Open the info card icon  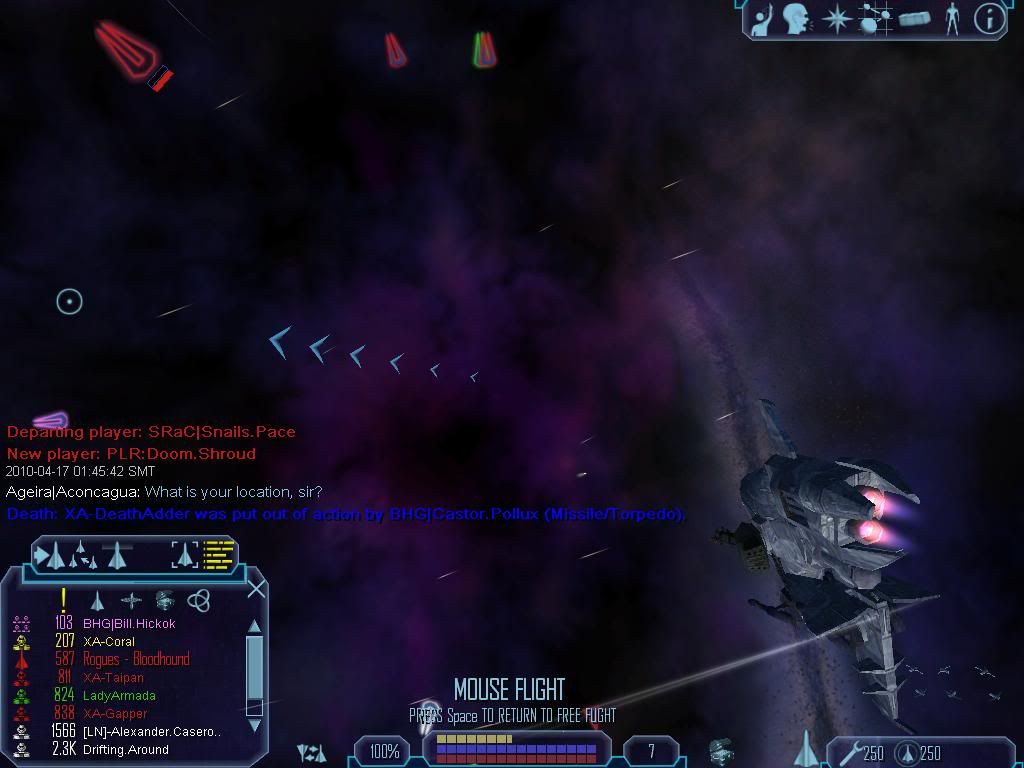(x=989, y=19)
